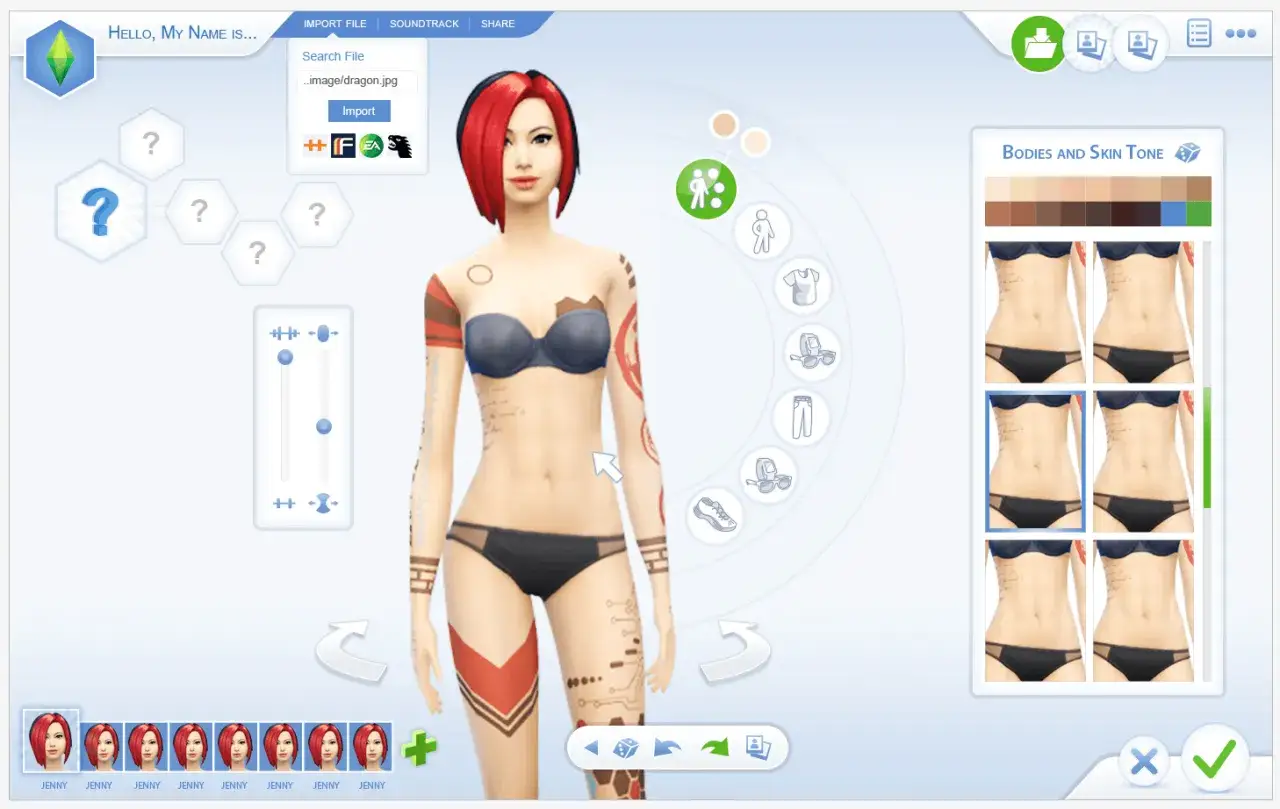Expand the large question-mark trait hexagon

[x=101, y=213]
